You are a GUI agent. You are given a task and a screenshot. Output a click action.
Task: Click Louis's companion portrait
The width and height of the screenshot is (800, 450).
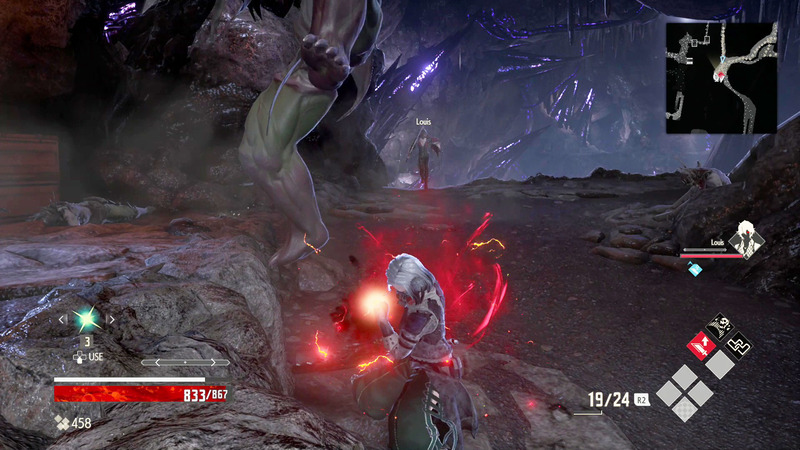[744, 240]
